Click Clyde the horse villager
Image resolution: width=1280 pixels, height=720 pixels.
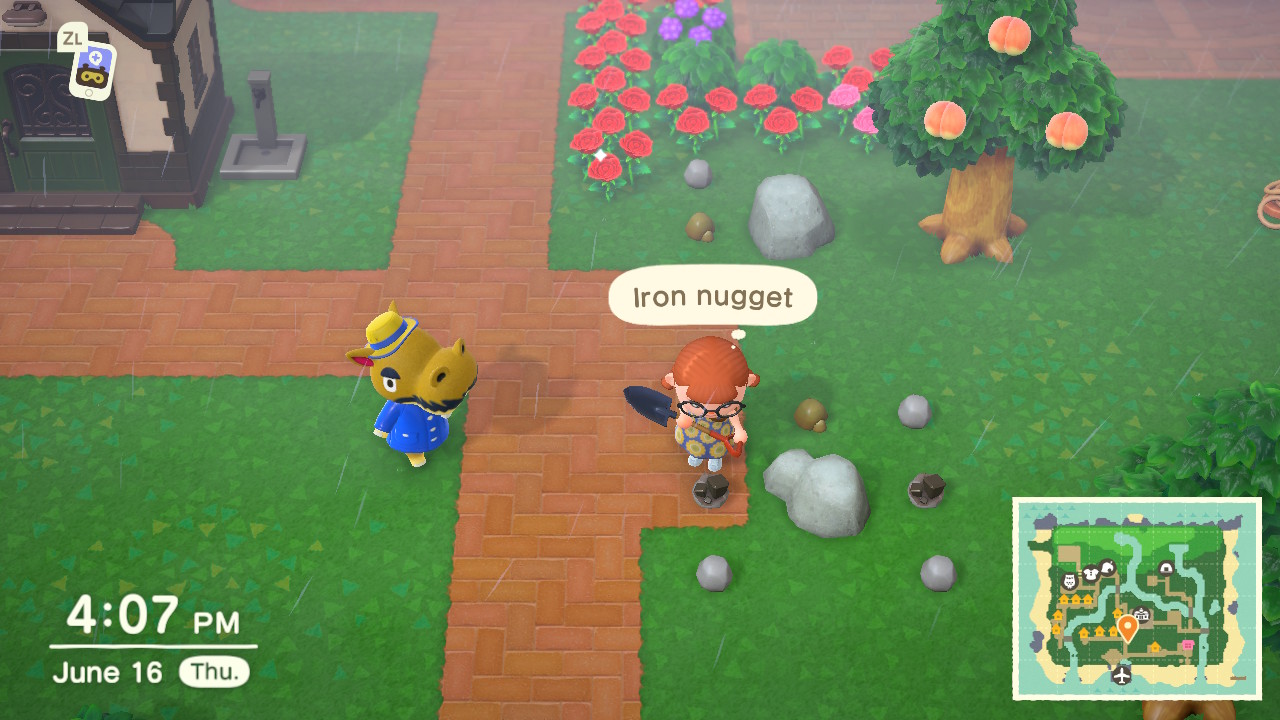click(x=416, y=400)
